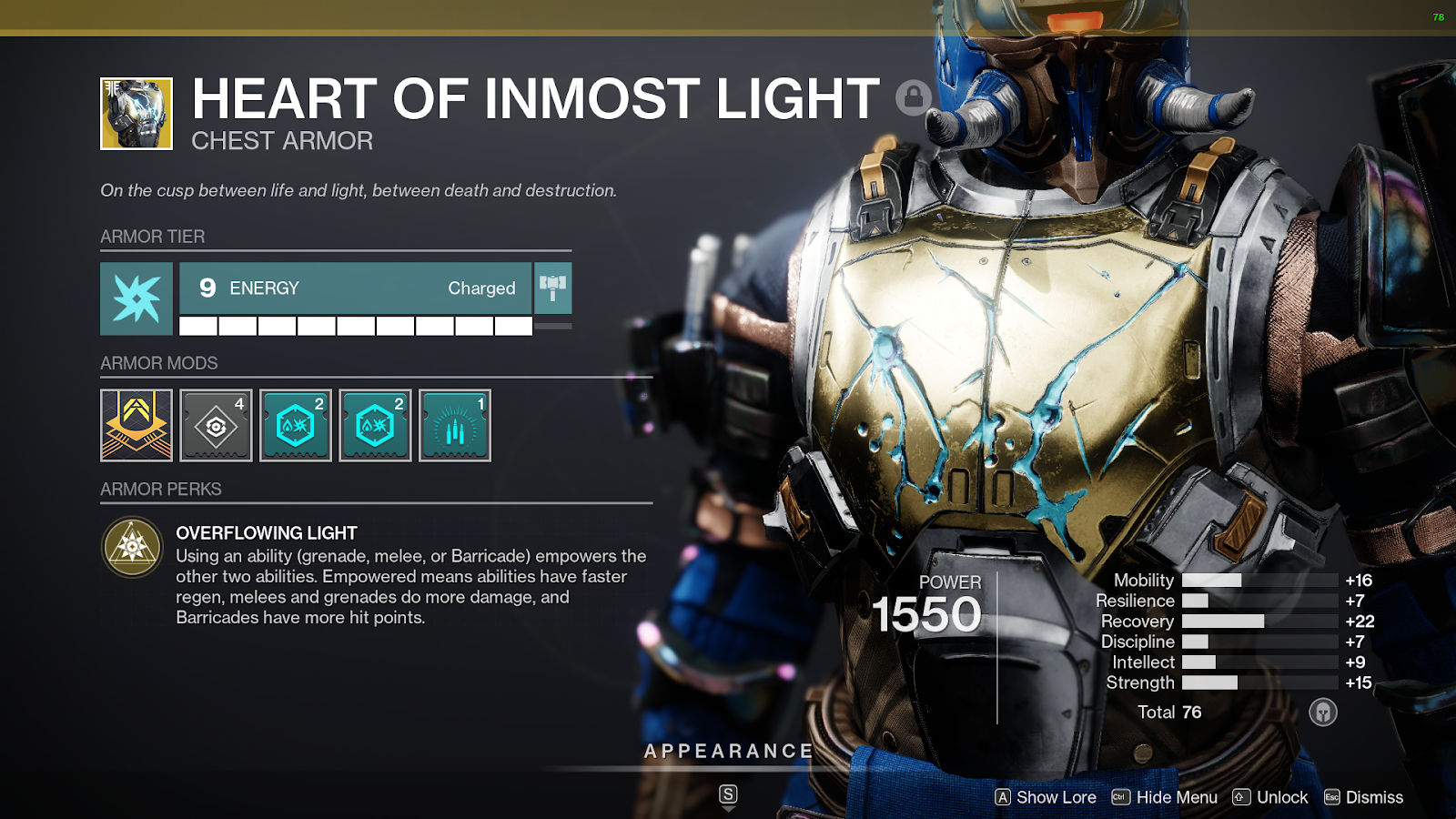Click the helmet icon beside Total stats
This screenshot has width=1456, height=819.
[1323, 712]
